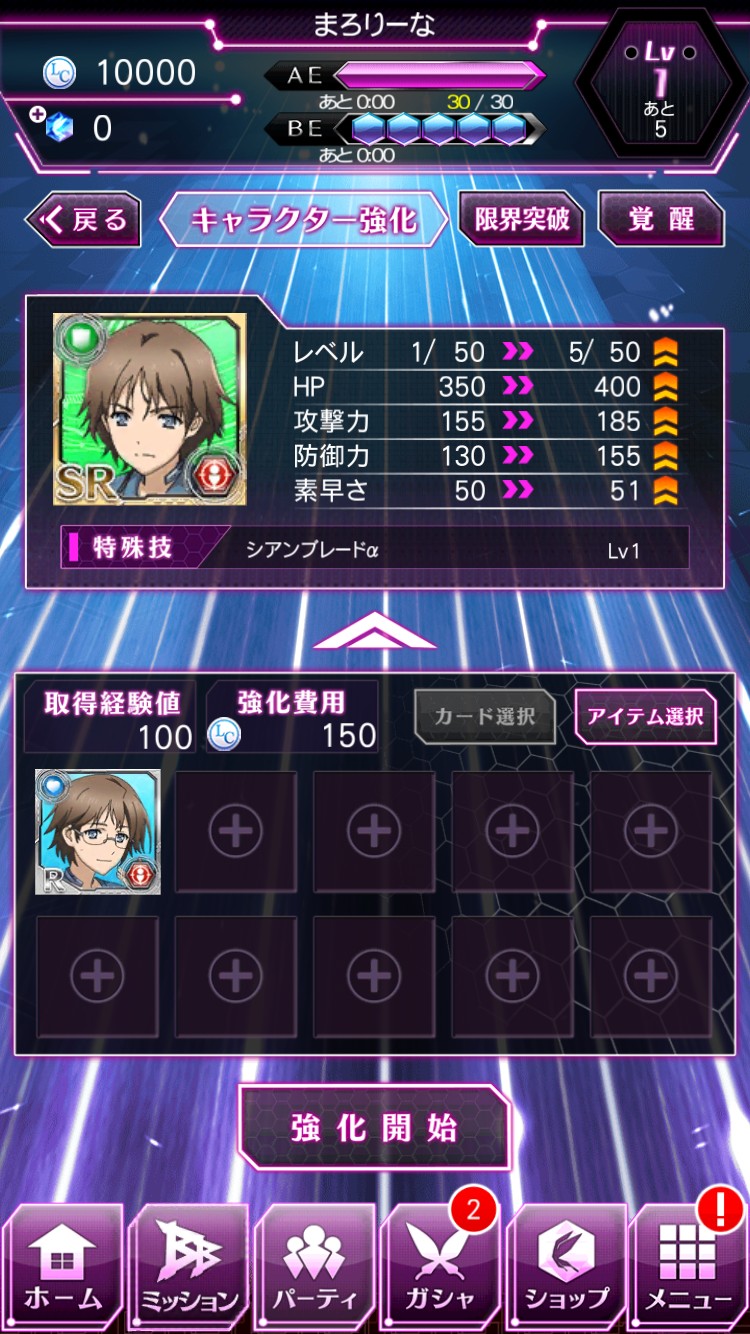Collapse the panel with the upward chevron arrow
Viewport: 750px width, 1334px height.
coord(375,631)
